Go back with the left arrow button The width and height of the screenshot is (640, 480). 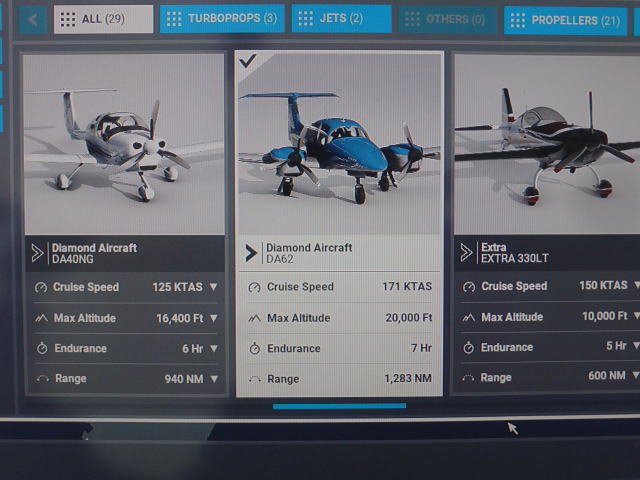click(x=32, y=19)
